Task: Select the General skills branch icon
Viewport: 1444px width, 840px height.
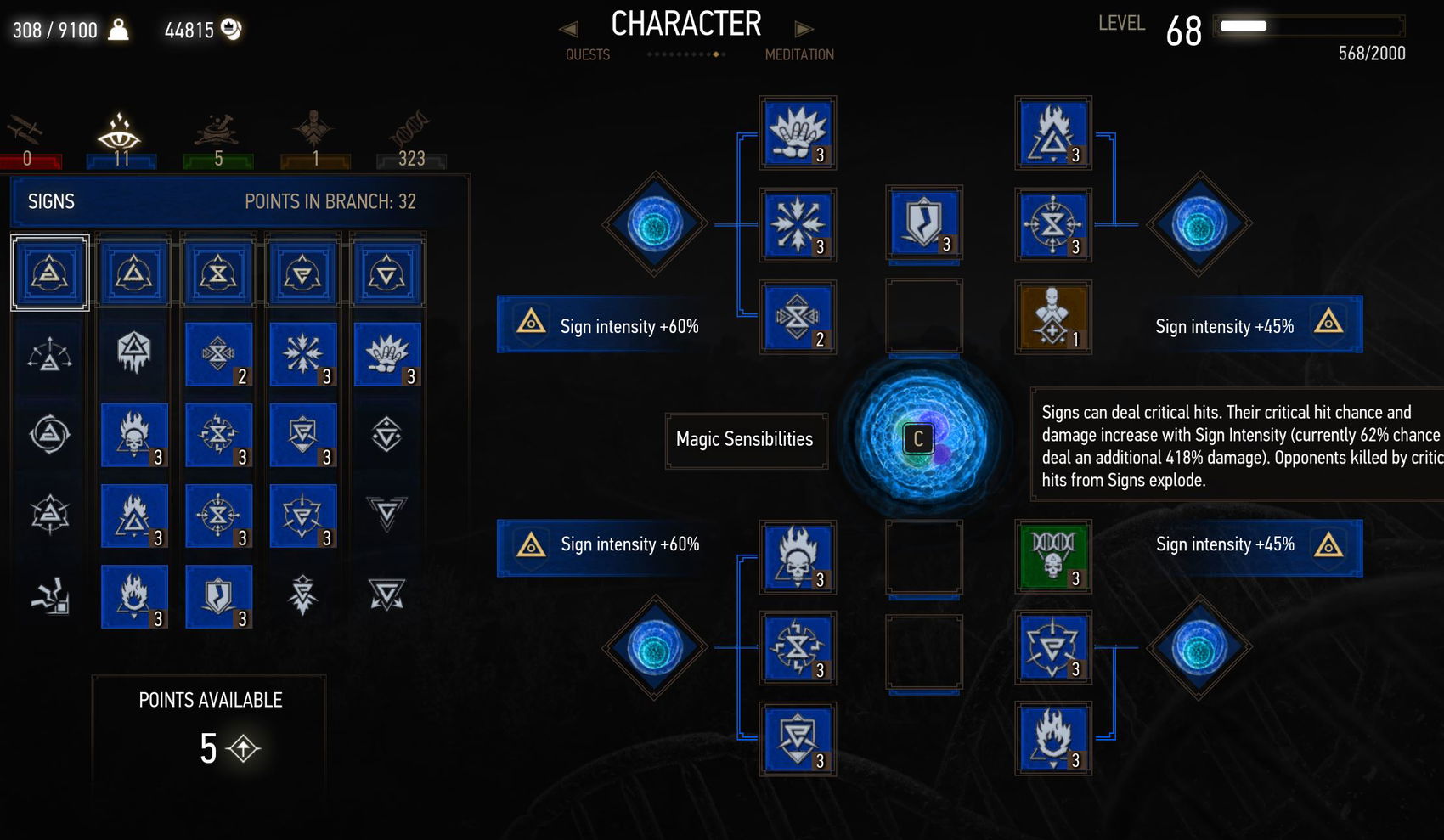Action: [x=313, y=127]
